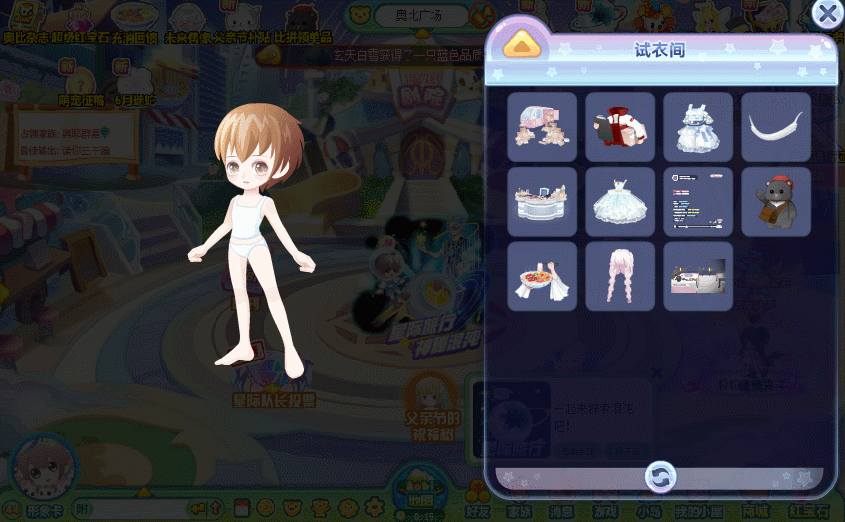Select the dark interface screenshot item
845x522 pixels.
(x=698, y=202)
